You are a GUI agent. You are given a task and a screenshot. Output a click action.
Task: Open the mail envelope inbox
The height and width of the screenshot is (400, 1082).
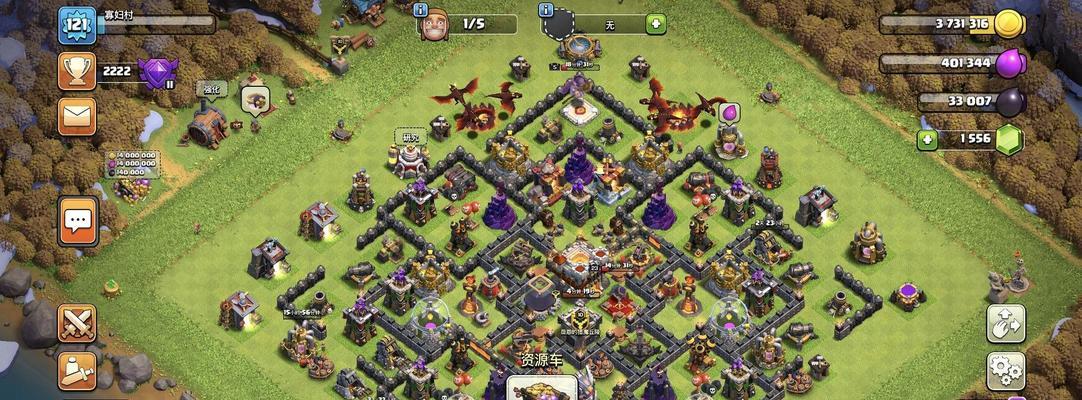(77, 116)
